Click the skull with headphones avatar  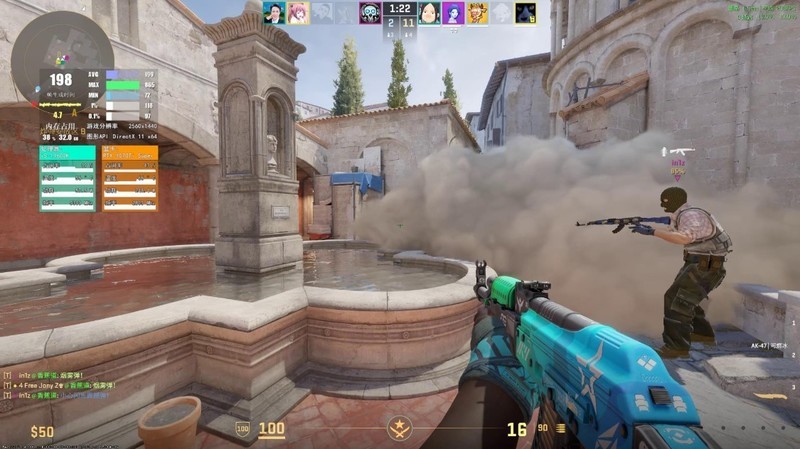pyautogui.click(x=370, y=13)
